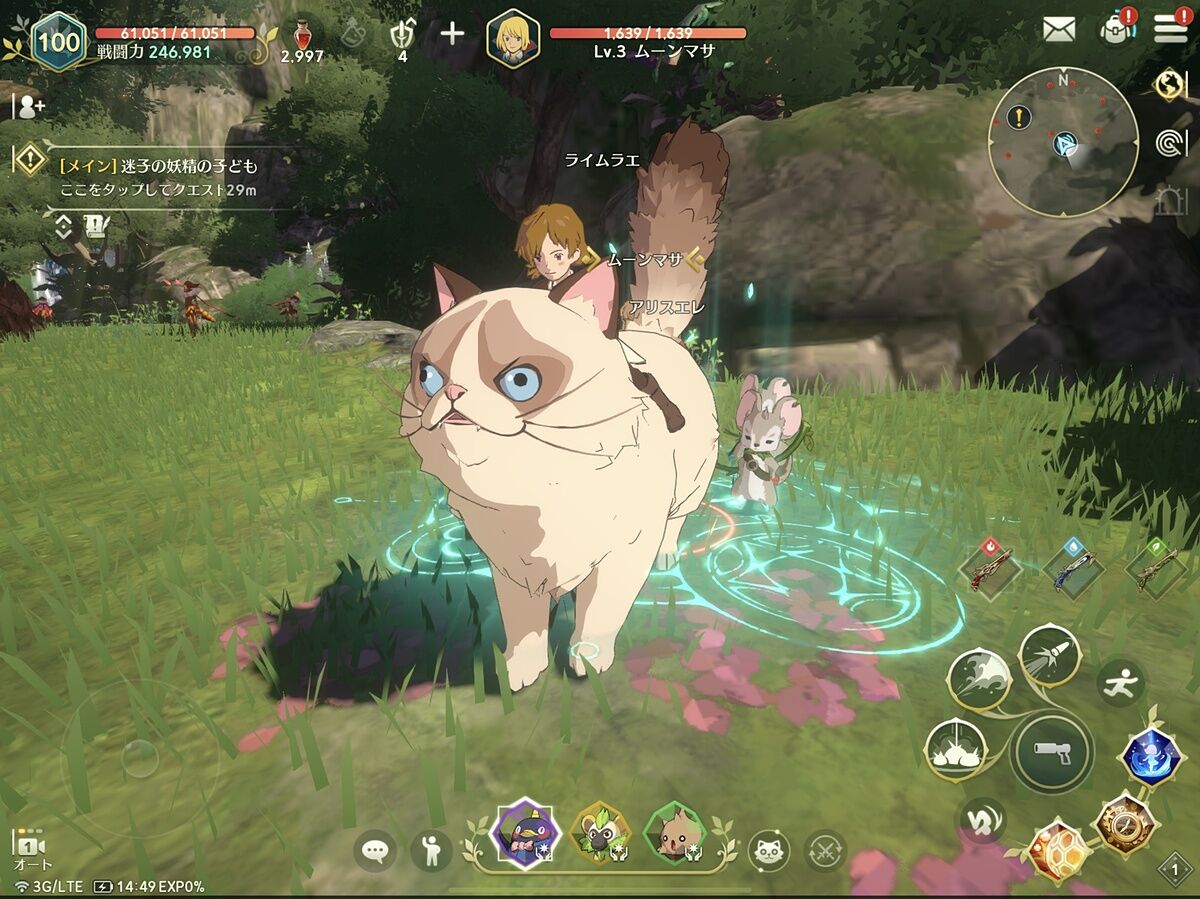Open the chat speech bubble

pyautogui.click(x=375, y=851)
